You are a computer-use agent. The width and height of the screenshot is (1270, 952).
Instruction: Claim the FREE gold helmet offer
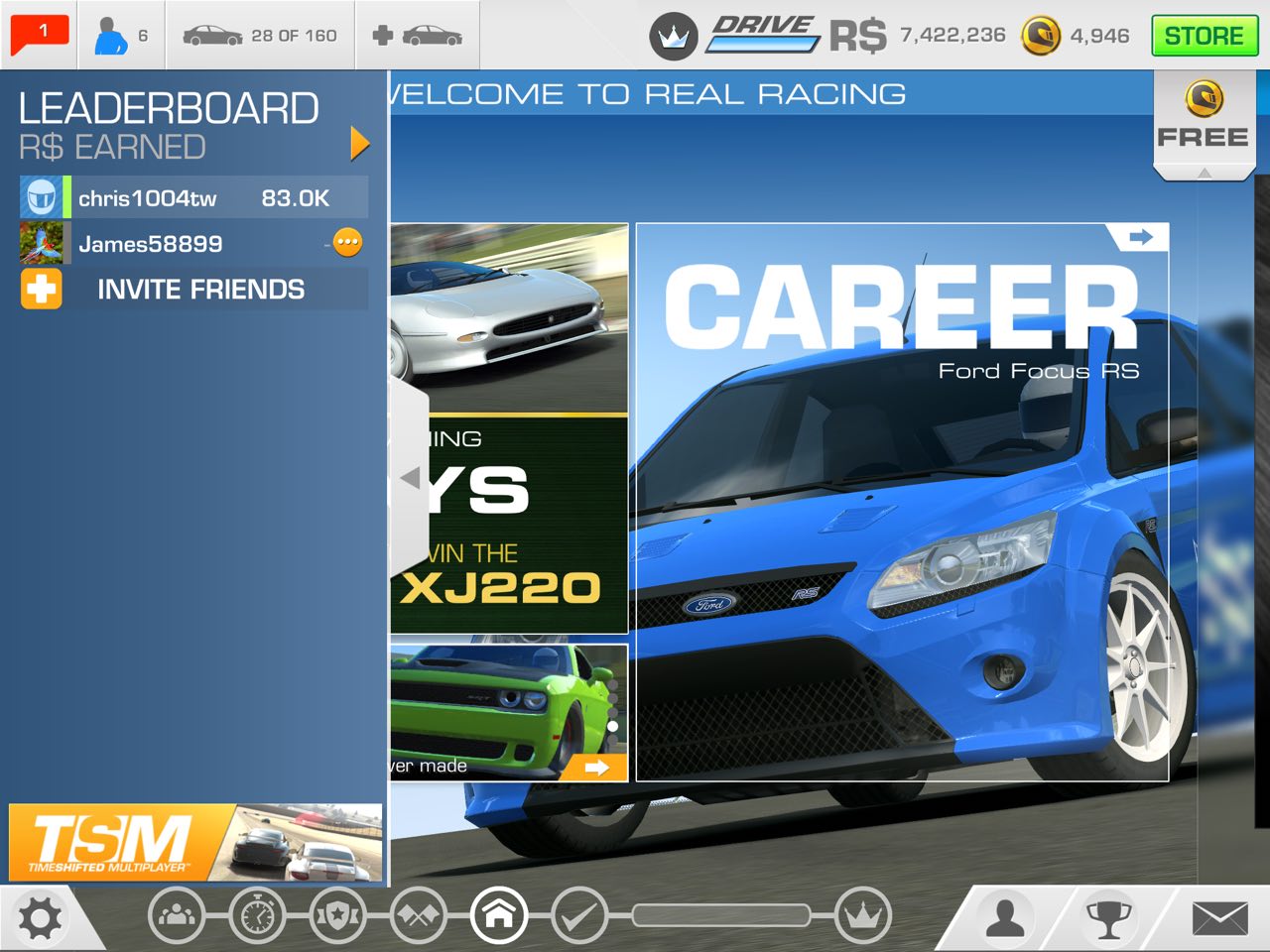[1204, 119]
